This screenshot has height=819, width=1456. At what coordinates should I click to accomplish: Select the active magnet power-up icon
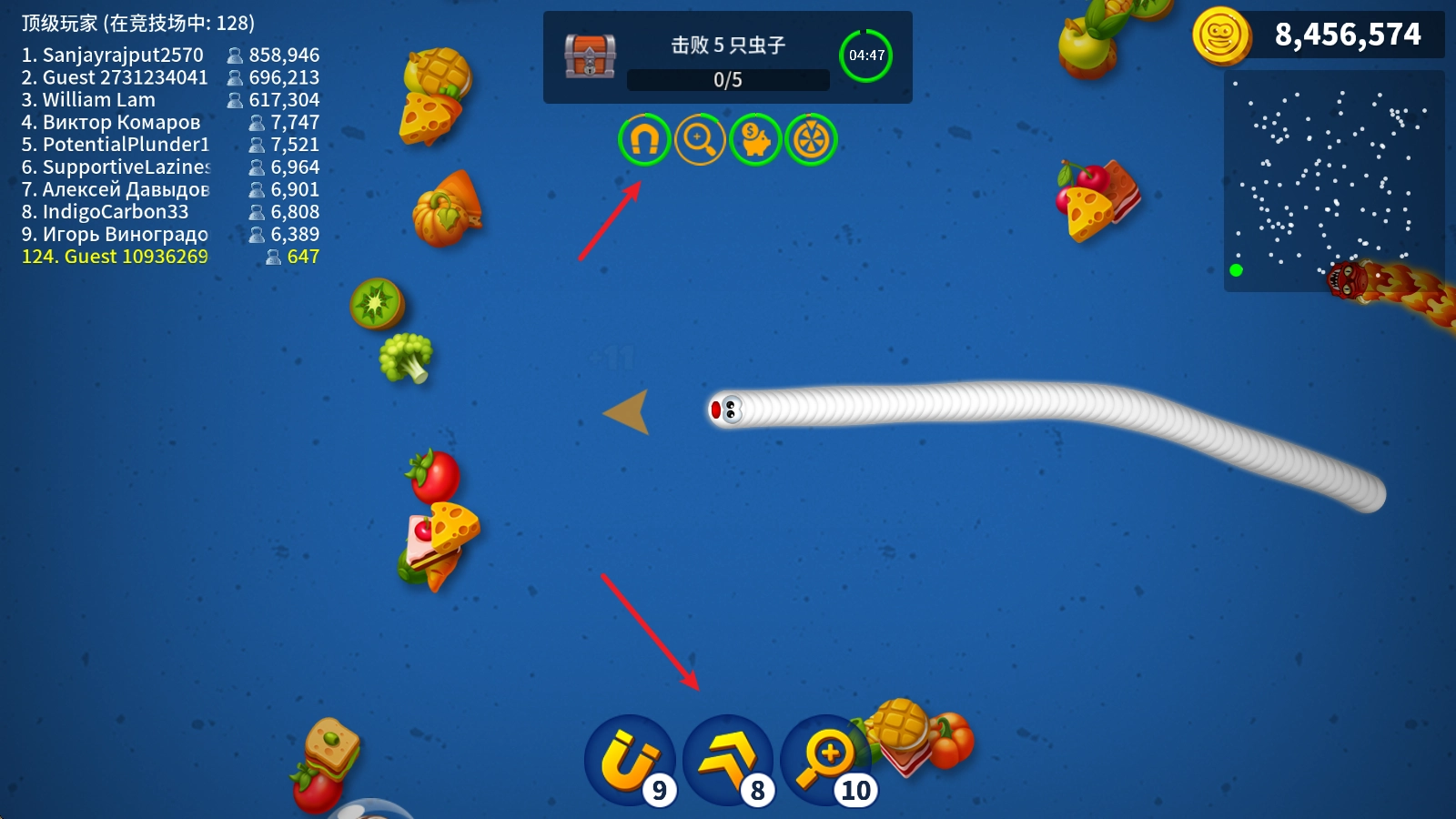(x=644, y=139)
